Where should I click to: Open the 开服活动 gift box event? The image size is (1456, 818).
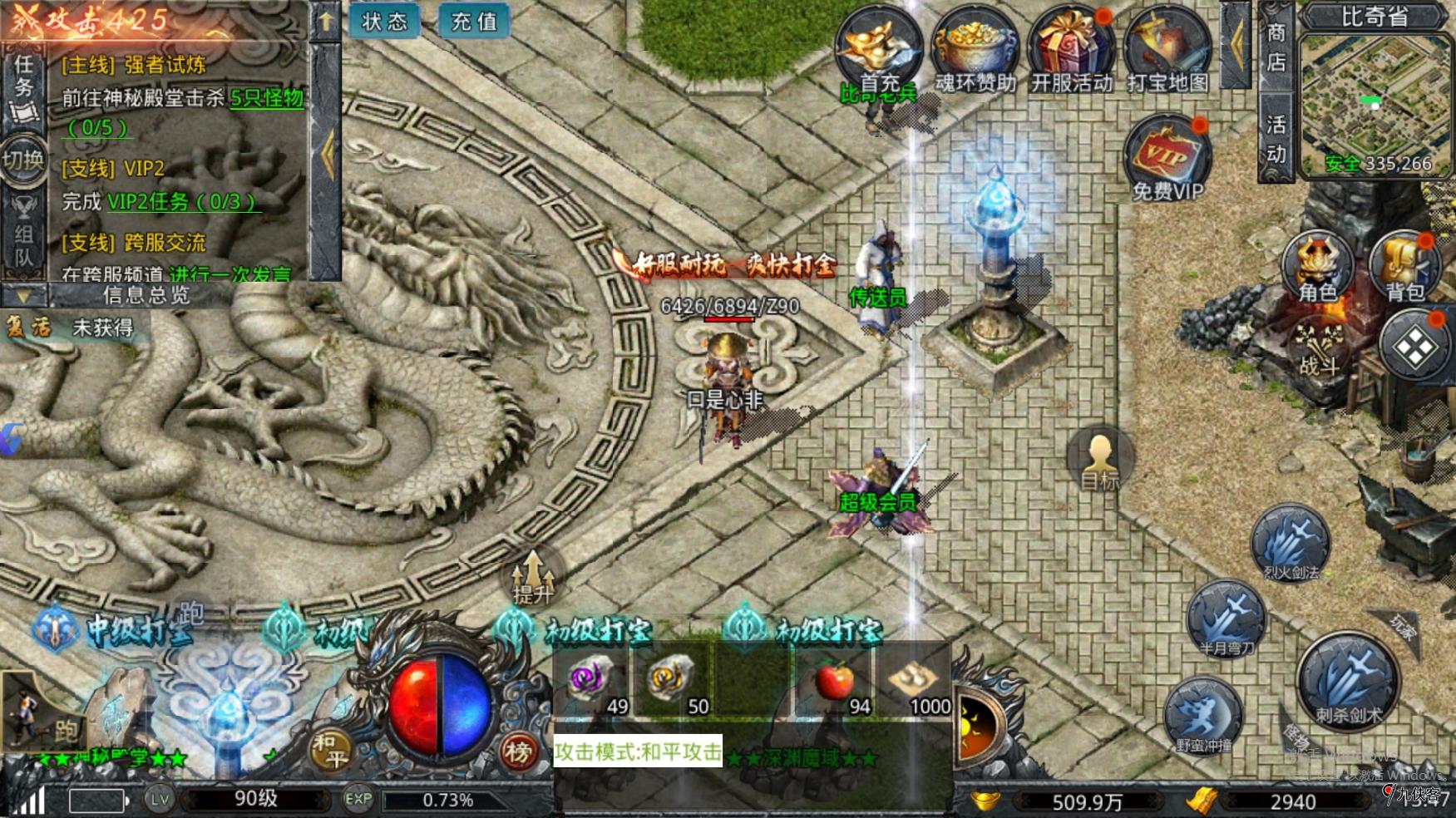point(1071,48)
